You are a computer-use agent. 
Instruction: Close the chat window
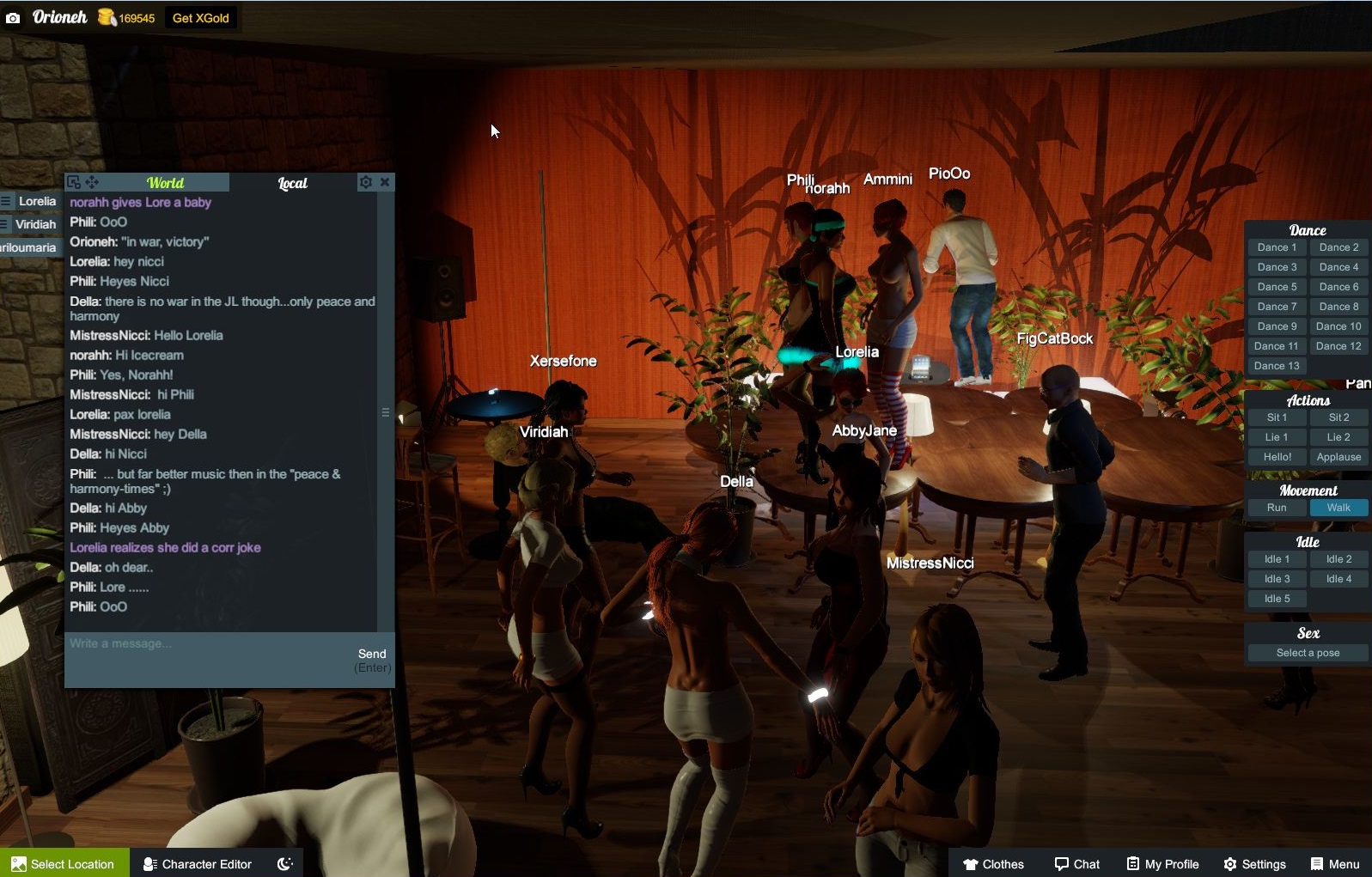[x=385, y=182]
